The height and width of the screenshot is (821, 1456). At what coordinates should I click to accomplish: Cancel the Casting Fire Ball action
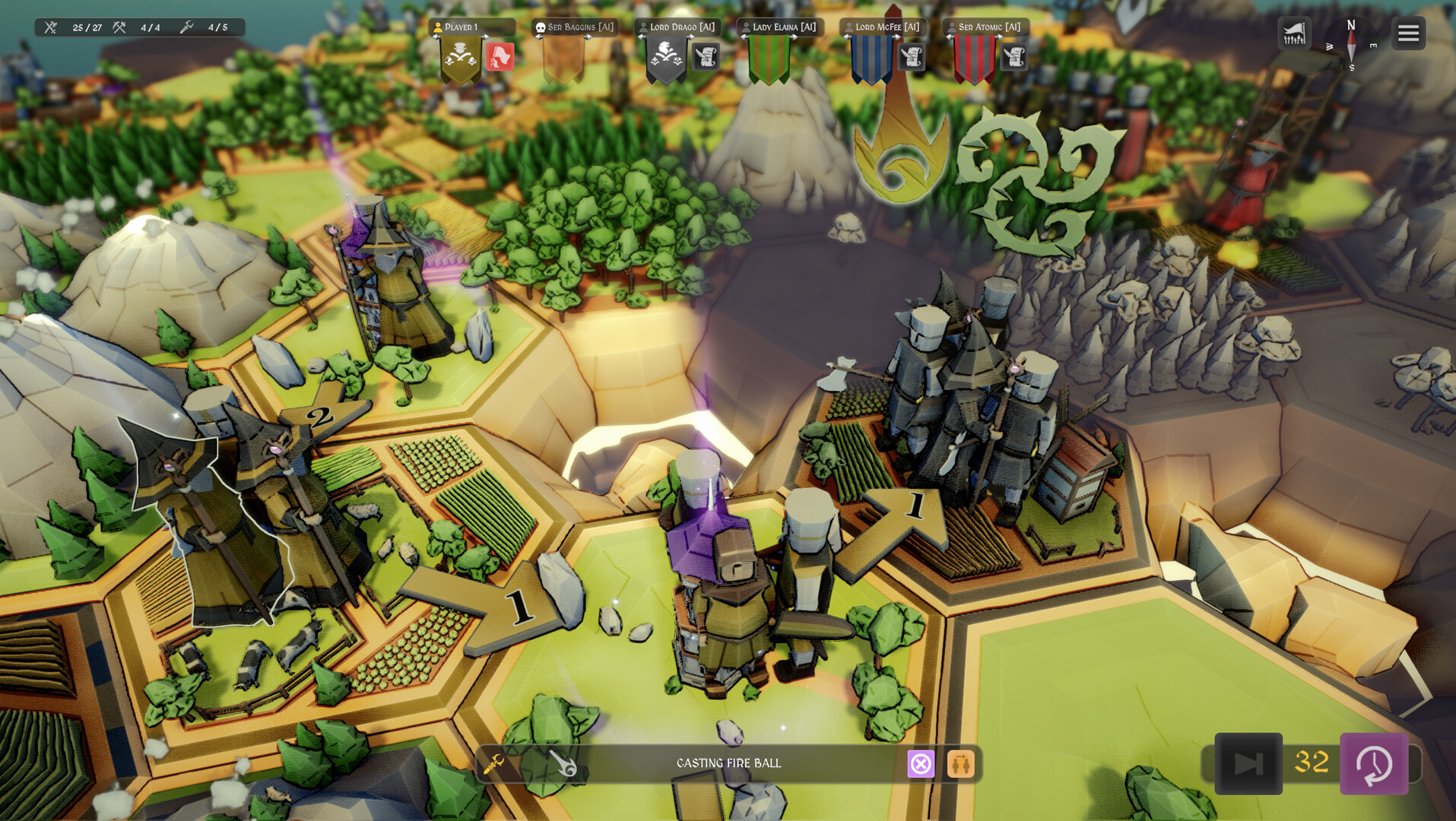[x=921, y=763]
